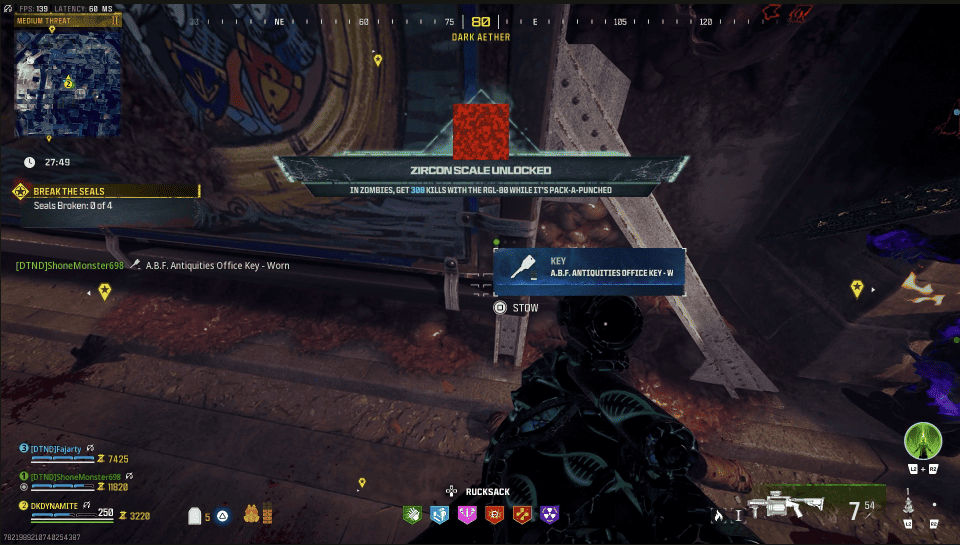Pick the A.B.F. Antiquities Office Key item card
Image resolution: width=960 pixels, height=545 pixels.
point(589,271)
